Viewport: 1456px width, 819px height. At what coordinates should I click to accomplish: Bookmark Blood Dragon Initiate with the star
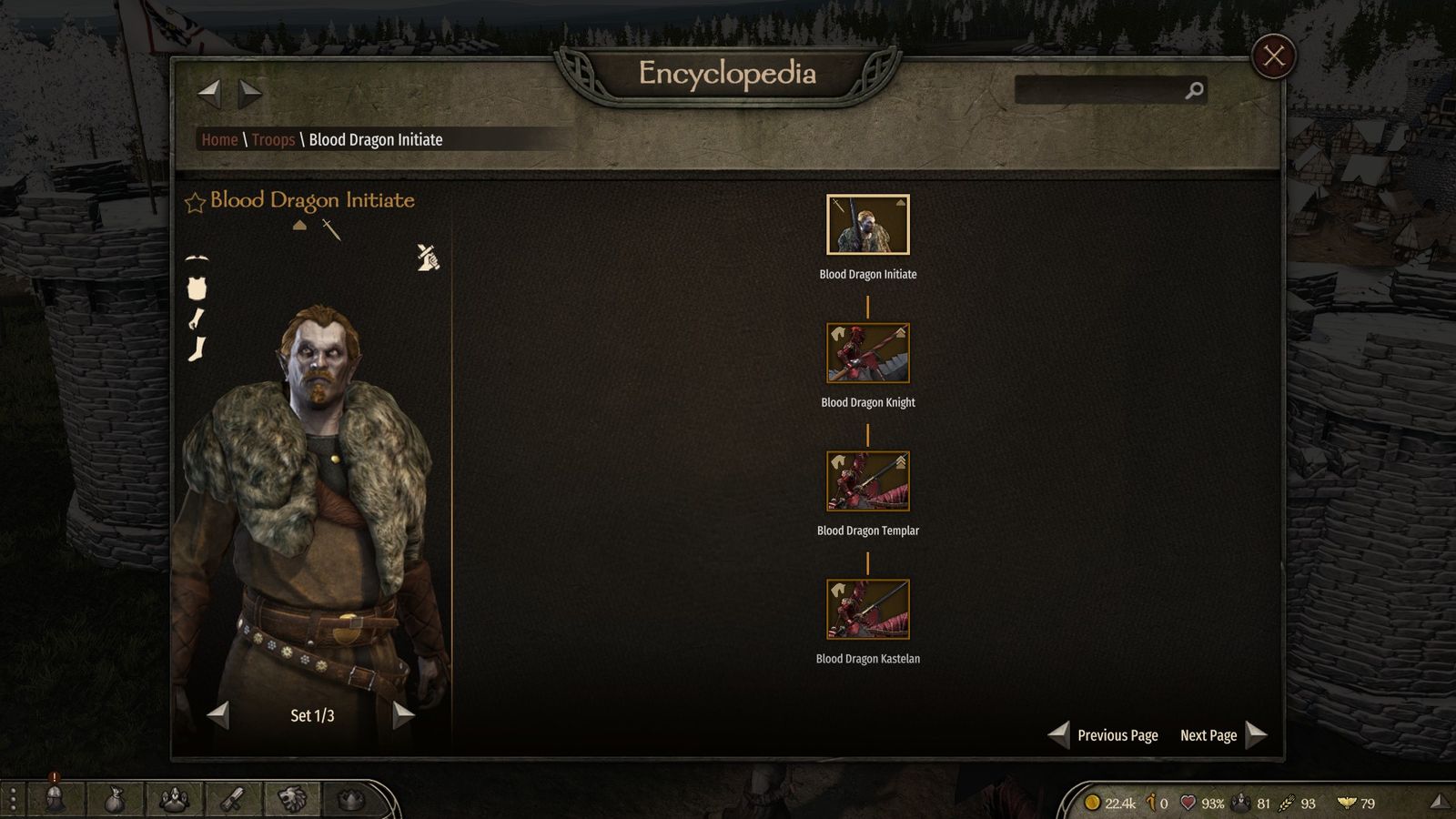195,202
